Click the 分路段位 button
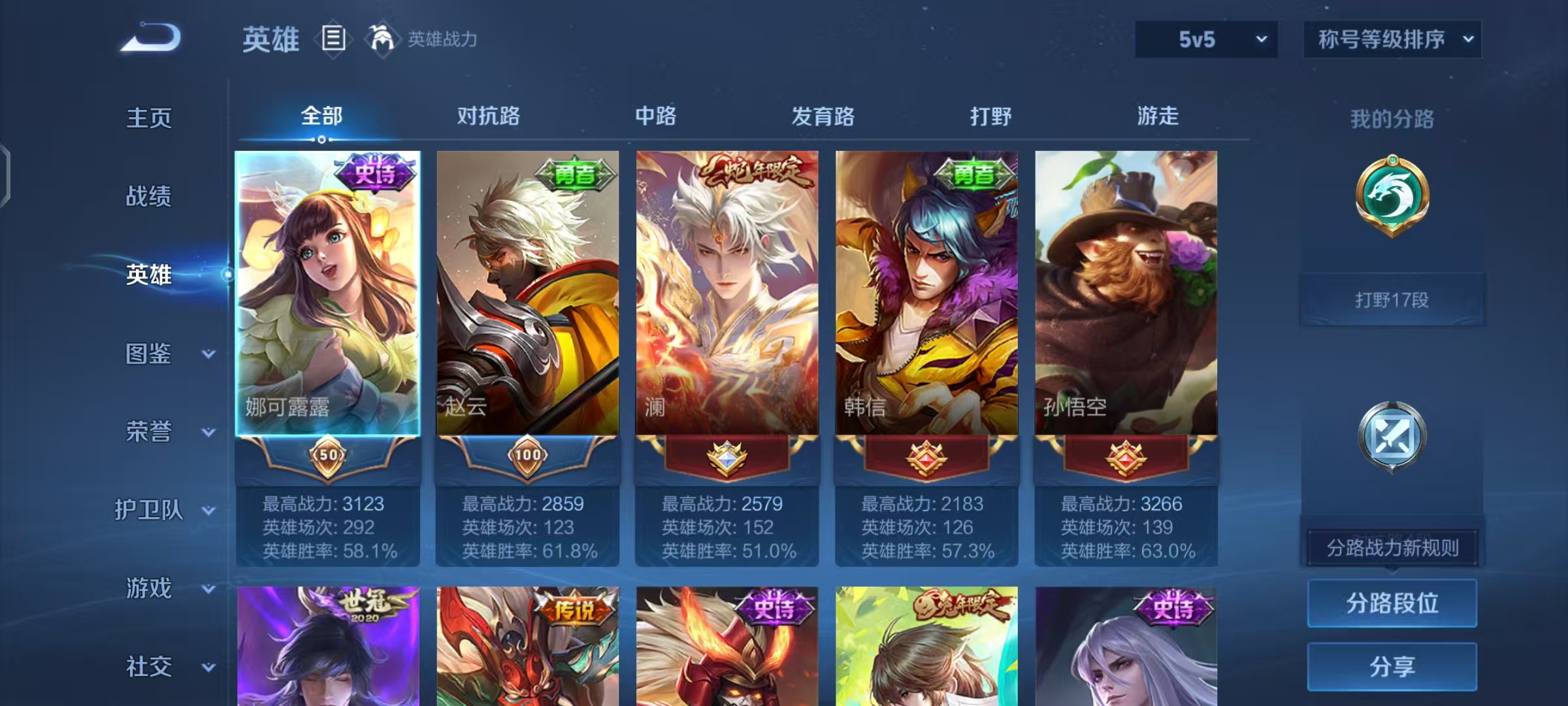 click(1392, 603)
